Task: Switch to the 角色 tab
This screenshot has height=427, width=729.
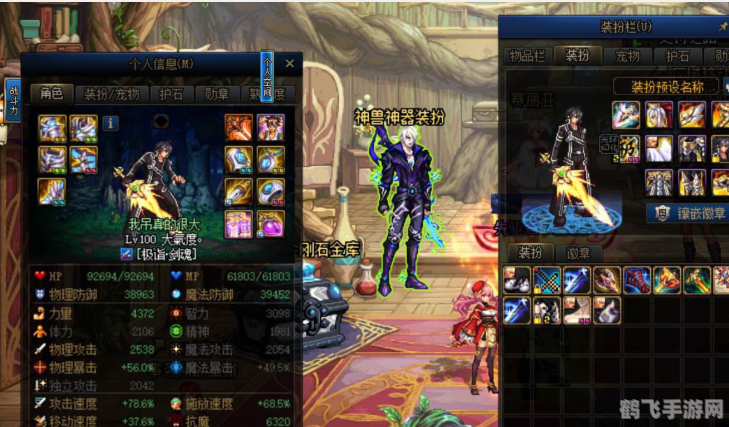Action: 52,94
